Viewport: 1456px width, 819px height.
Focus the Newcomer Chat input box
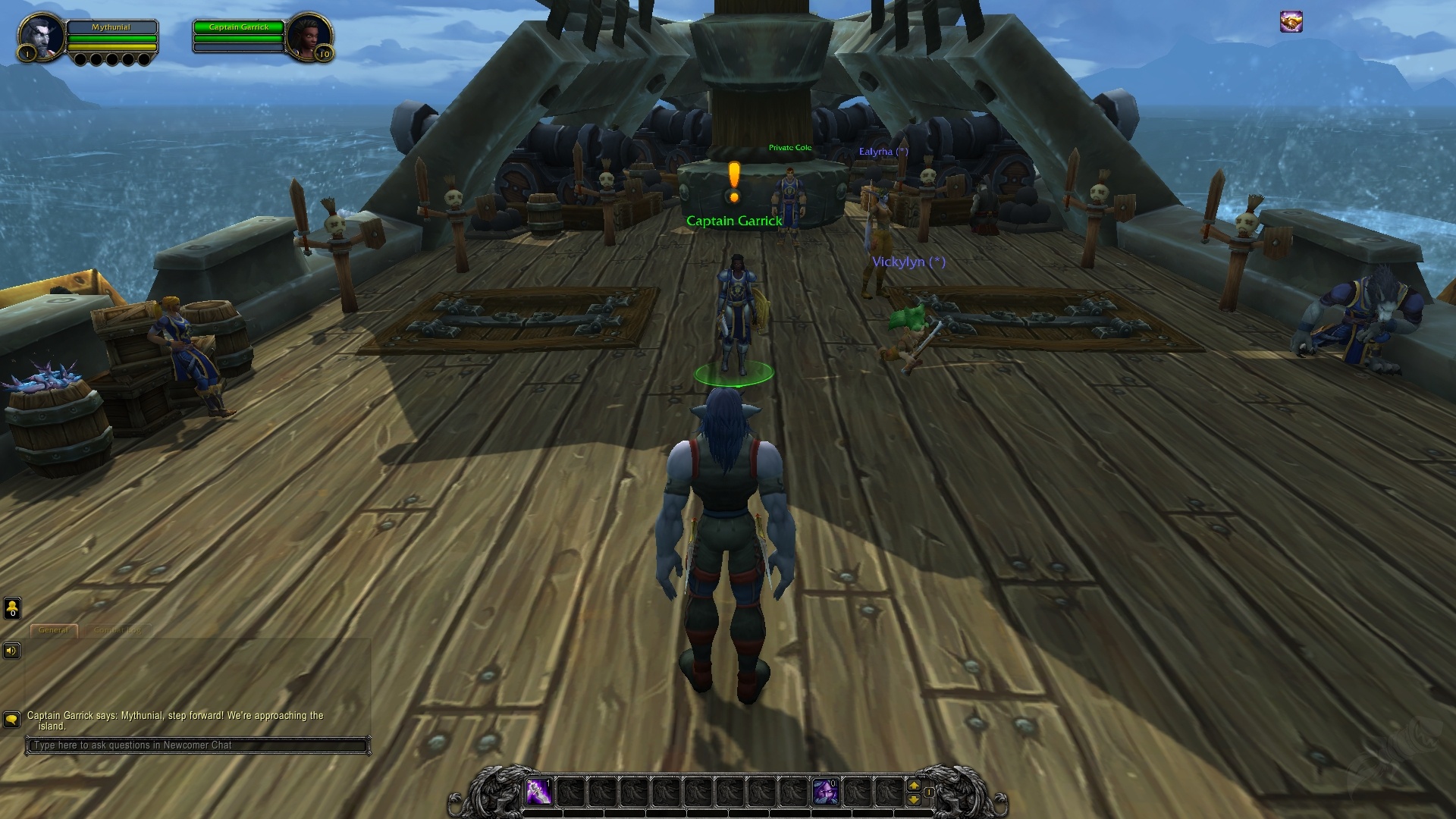click(x=197, y=745)
